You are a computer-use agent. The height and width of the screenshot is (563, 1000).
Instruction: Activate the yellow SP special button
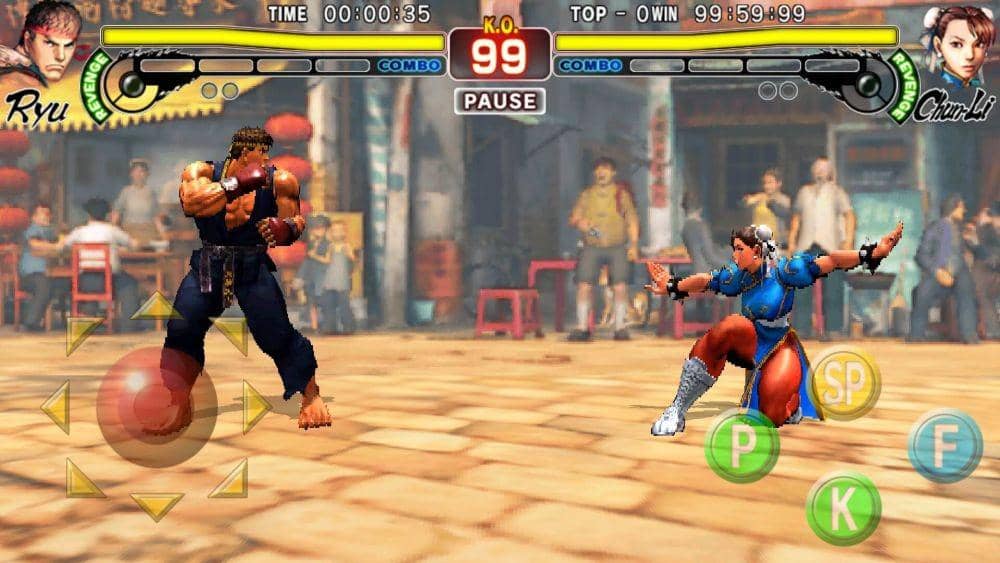844,382
